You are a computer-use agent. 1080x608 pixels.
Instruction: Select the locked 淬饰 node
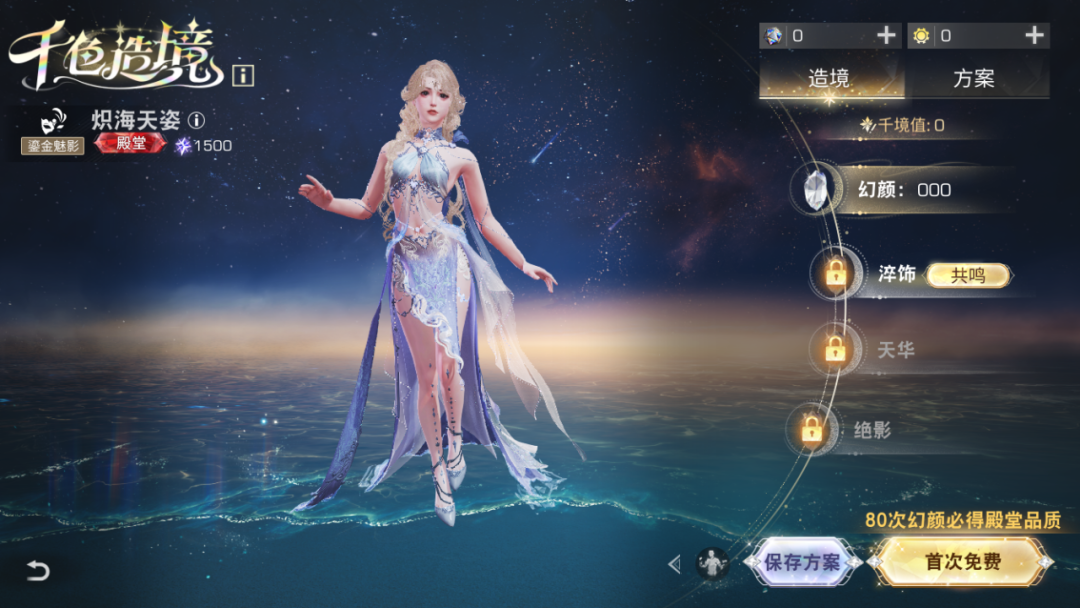point(836,273)
